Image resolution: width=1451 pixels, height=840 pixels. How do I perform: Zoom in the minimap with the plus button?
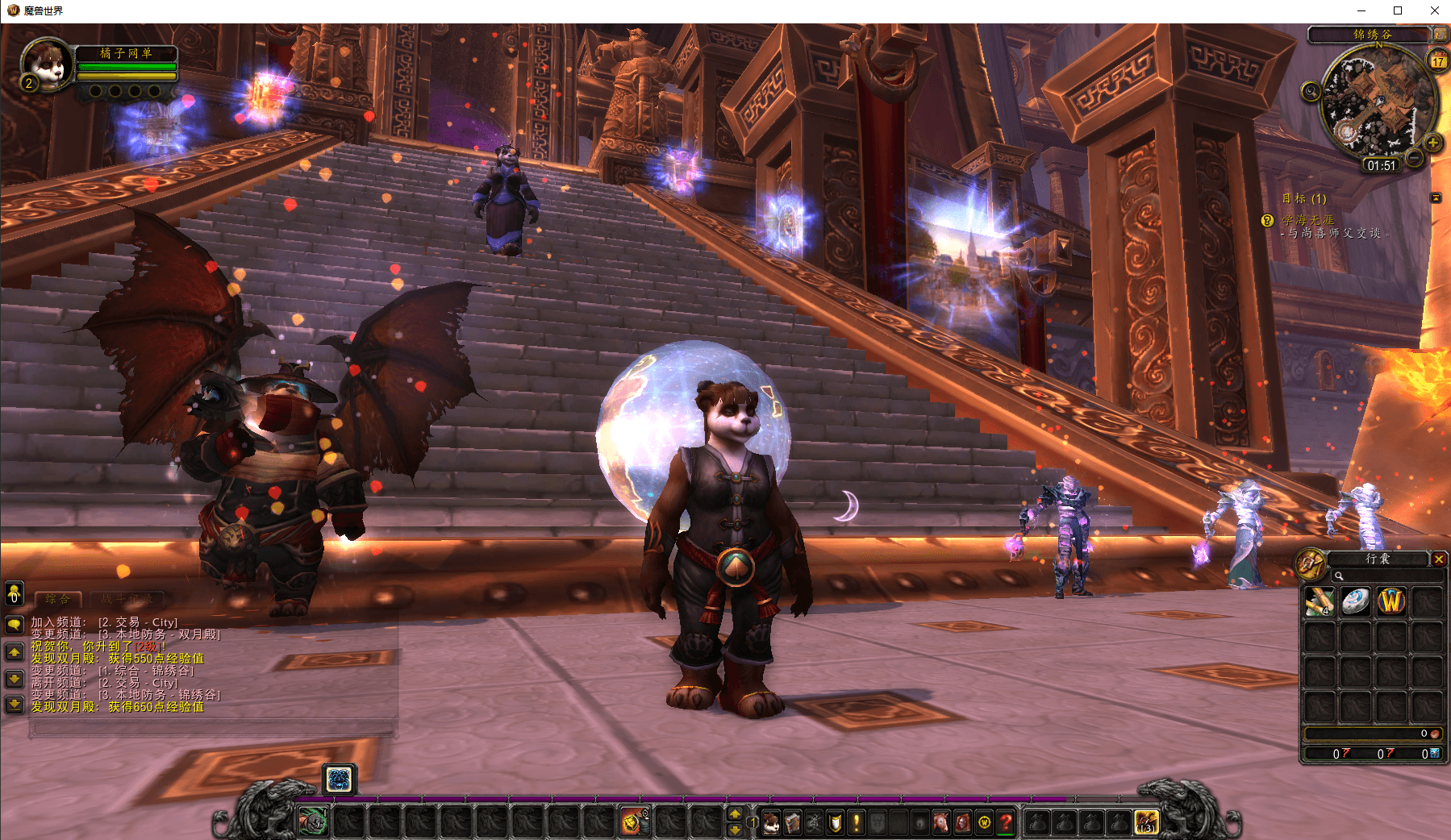tap(1432, 143)
